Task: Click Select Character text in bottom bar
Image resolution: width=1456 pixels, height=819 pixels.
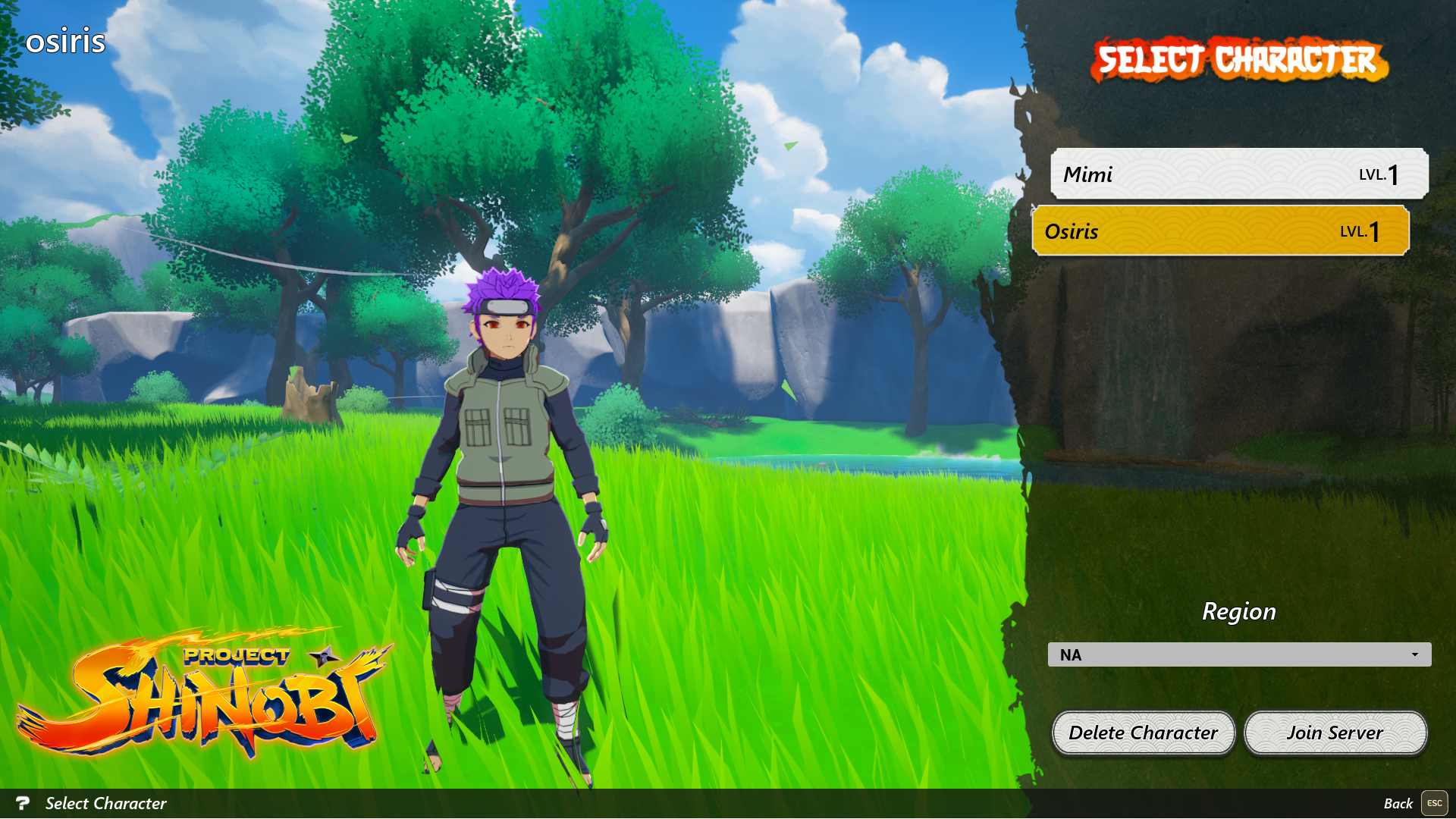Action: [105, 803]
